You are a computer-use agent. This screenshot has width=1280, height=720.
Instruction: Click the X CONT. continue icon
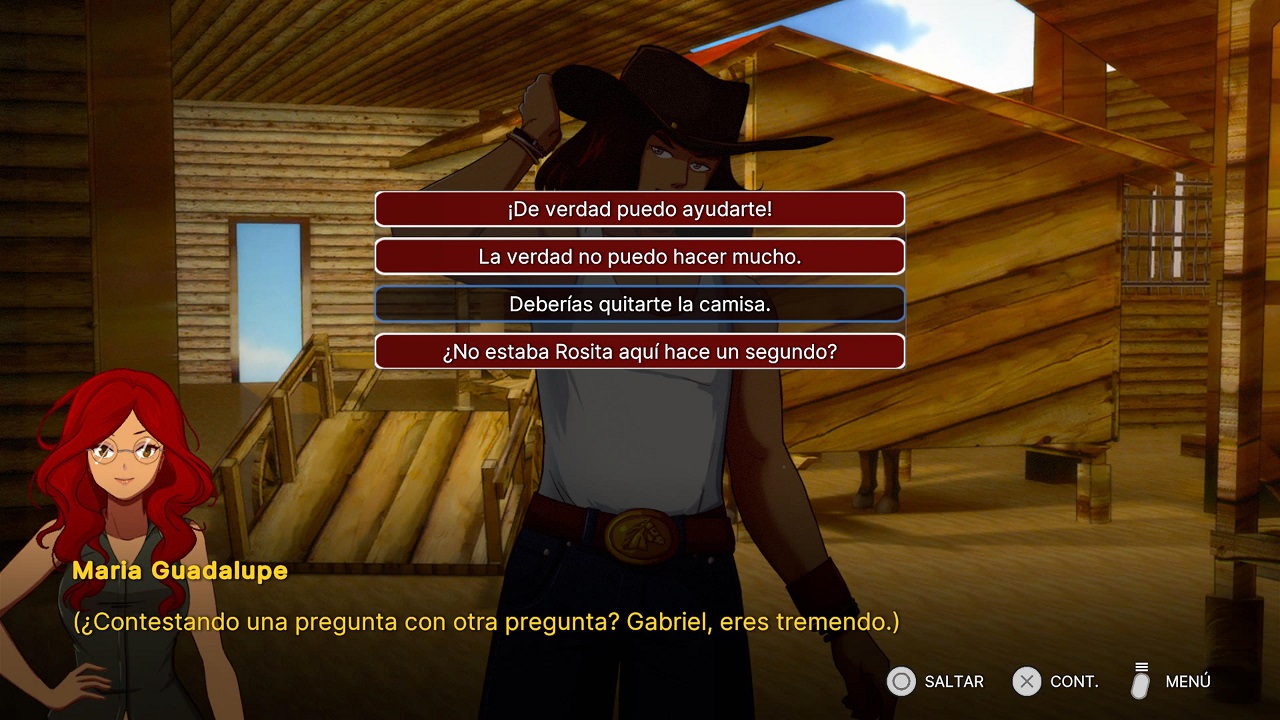(1026, 681)
